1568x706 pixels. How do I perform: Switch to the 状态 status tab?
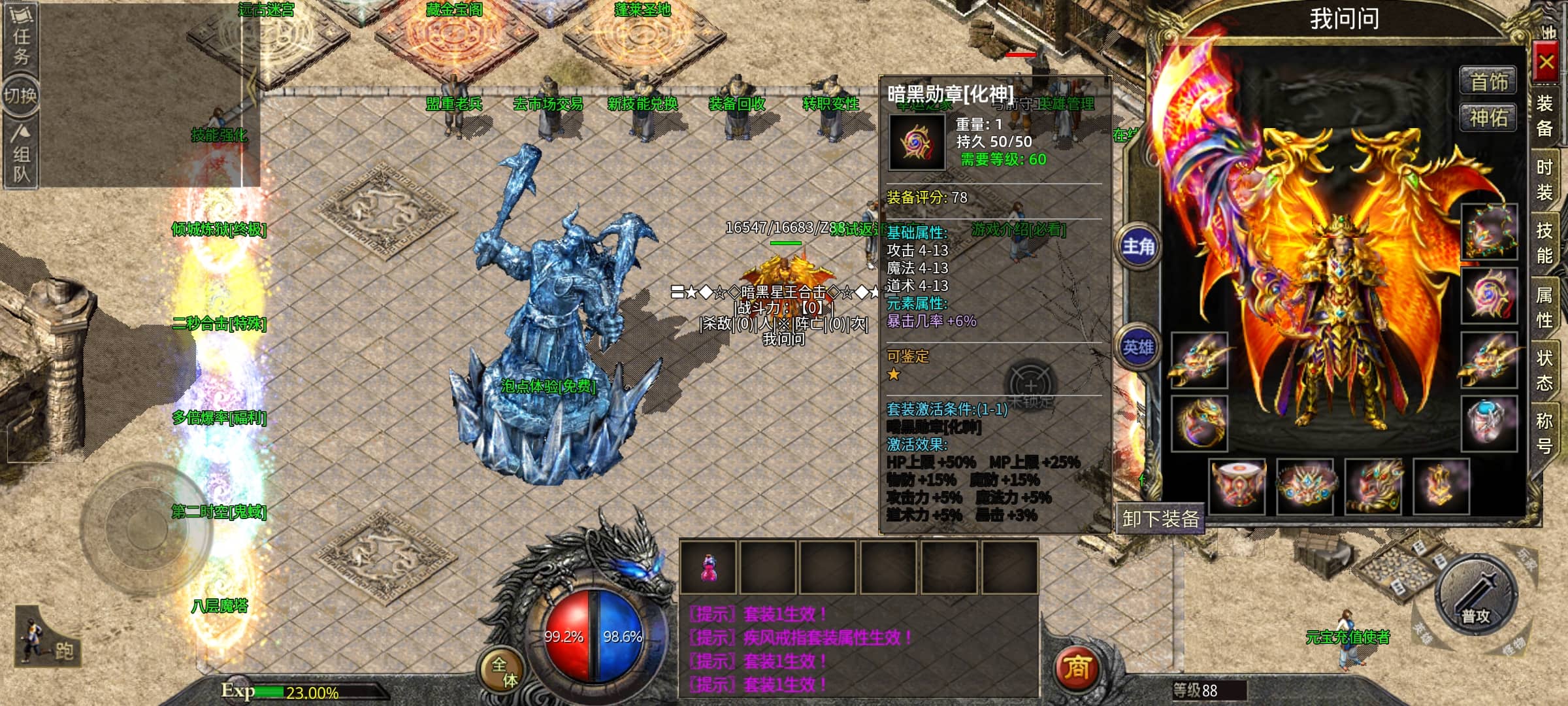pyautogui.click(x=1544, y=370)
